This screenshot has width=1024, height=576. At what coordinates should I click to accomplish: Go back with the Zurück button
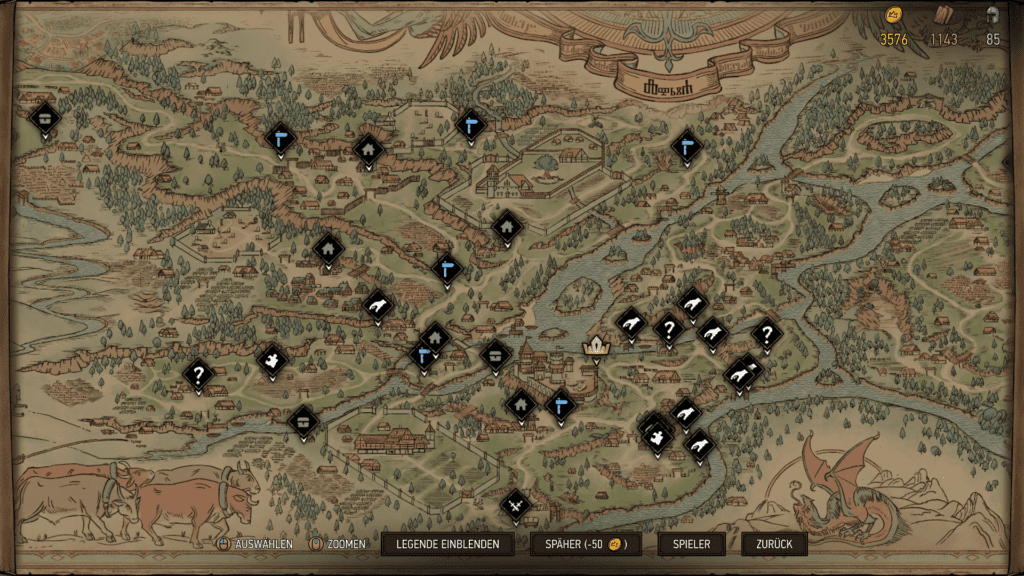[774, 544]
